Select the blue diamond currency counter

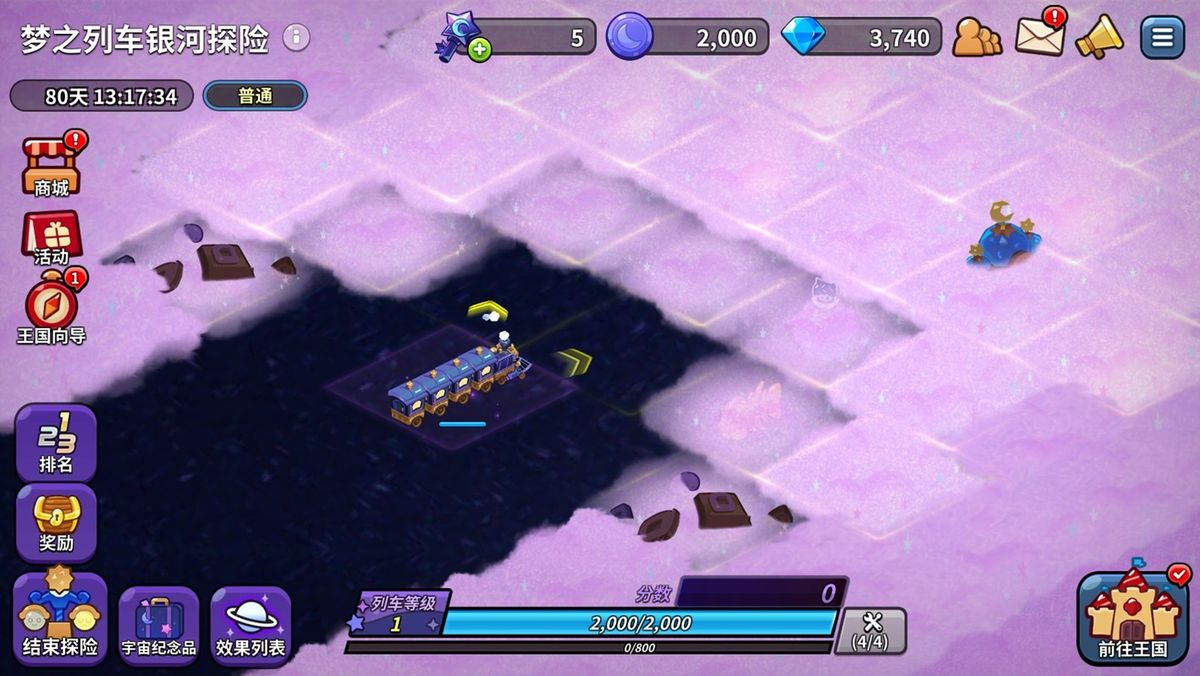(x=862, y=38)
